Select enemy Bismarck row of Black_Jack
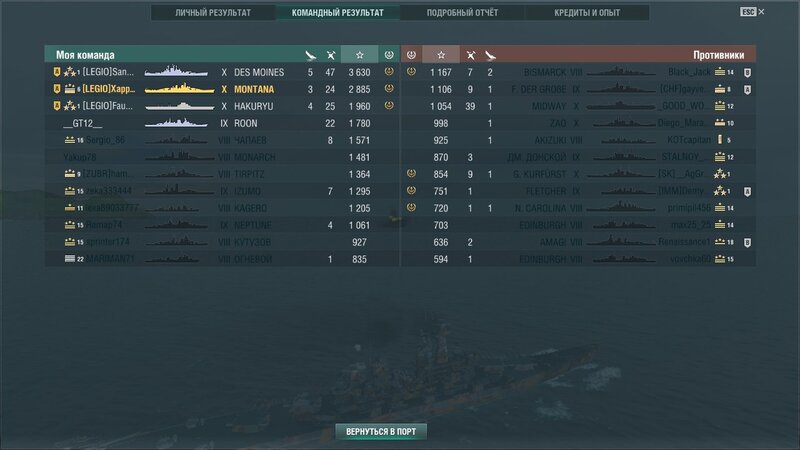 [x=580, y=72]
